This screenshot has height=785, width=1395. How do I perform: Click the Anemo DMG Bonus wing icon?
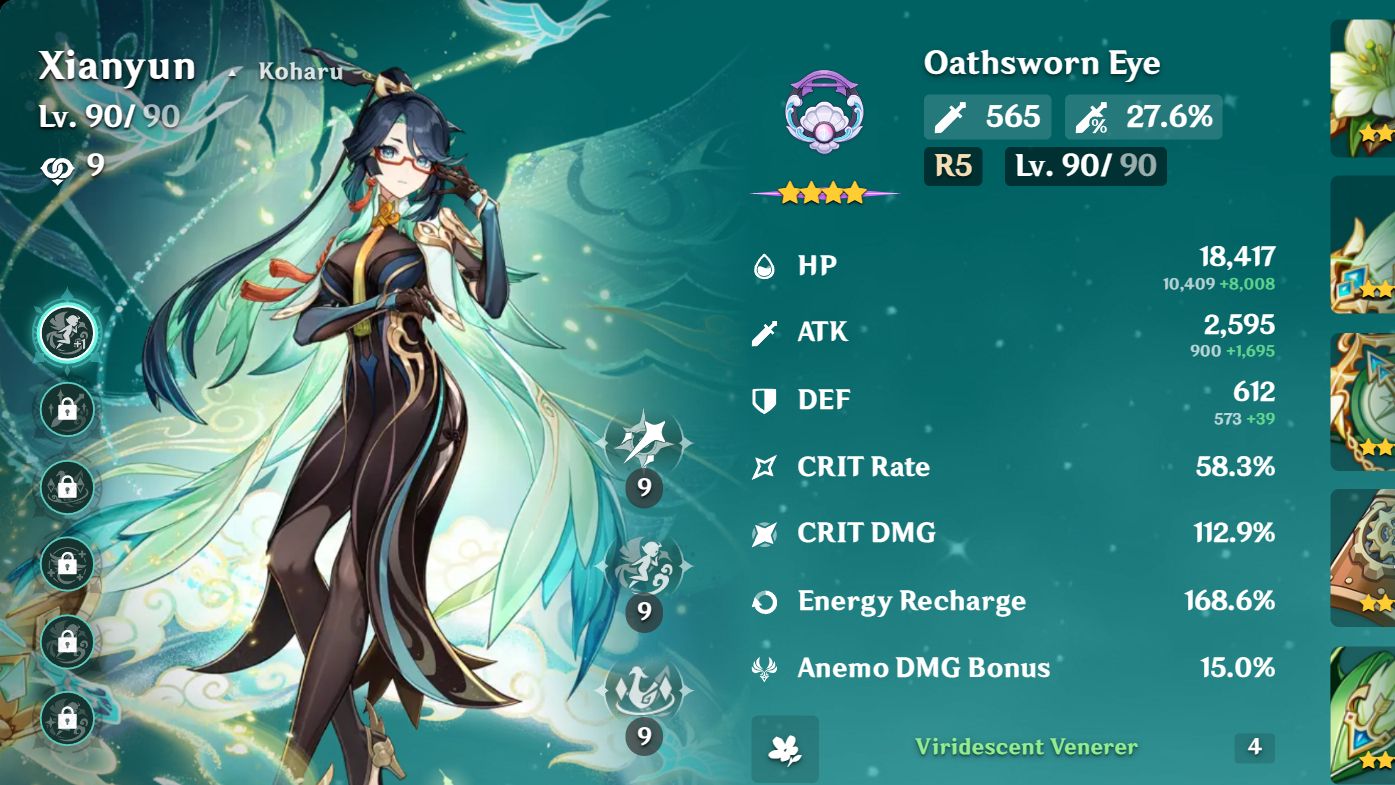pos(764,667)
